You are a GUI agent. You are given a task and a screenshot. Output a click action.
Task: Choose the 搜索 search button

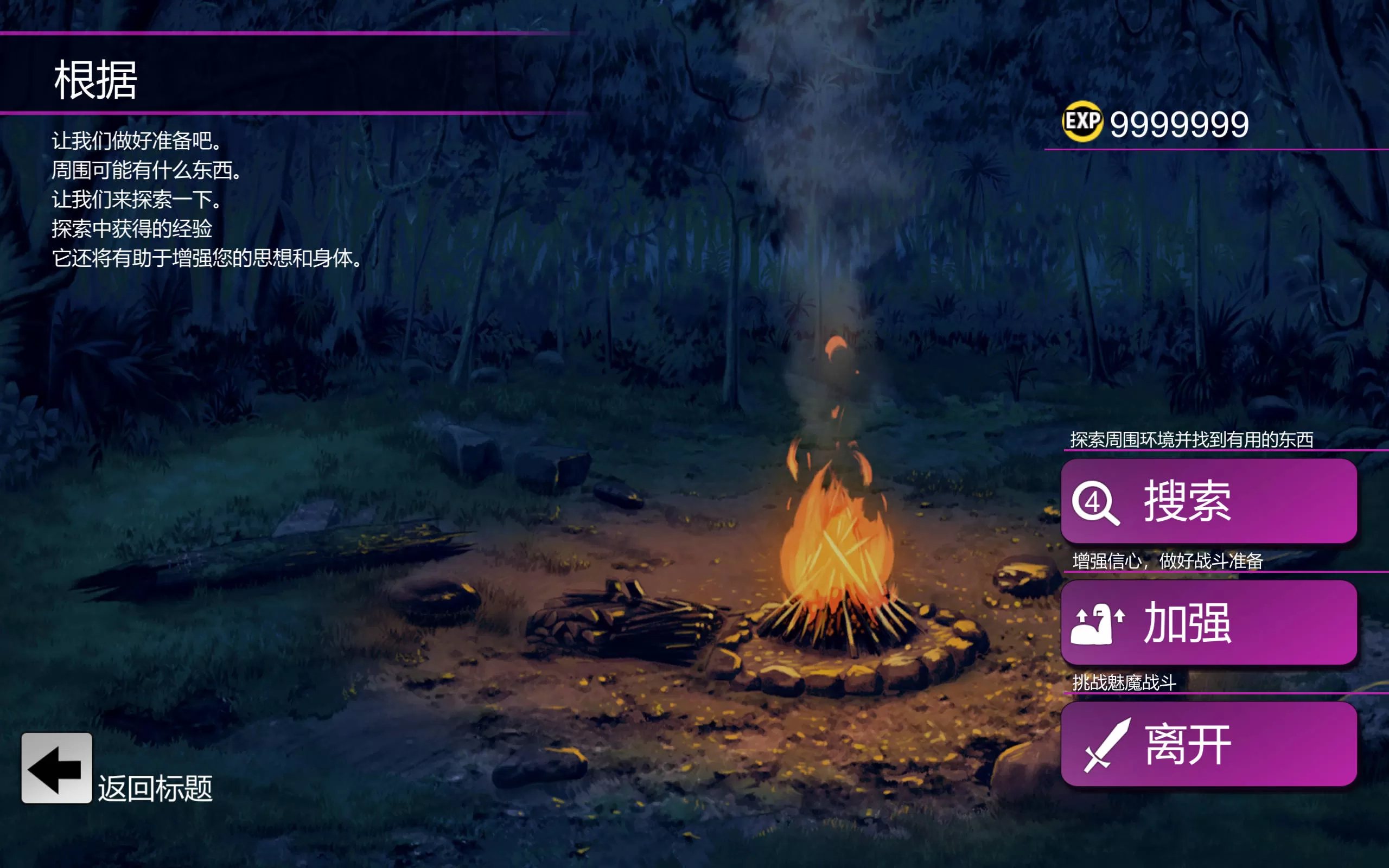[x=1209, y=501]
